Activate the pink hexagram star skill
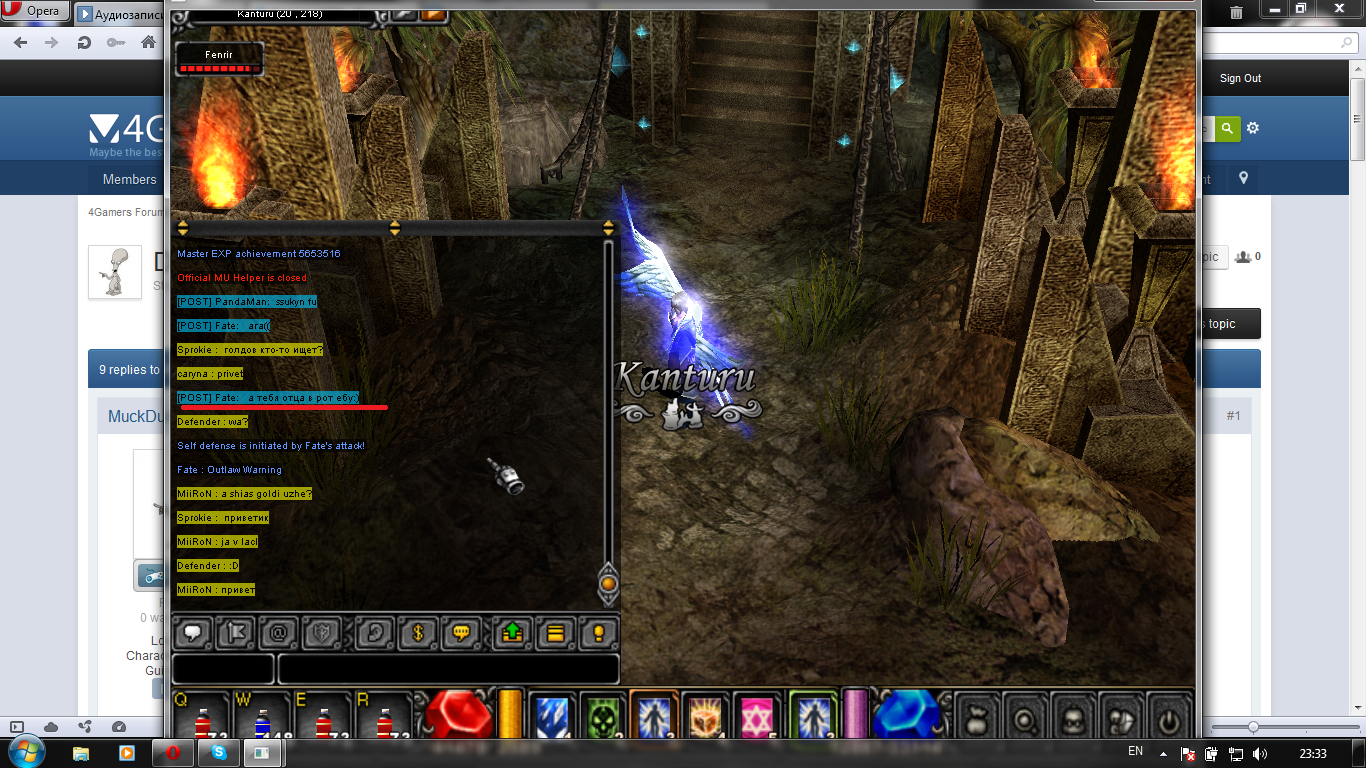The width and height of the screenshot is (1366, 768). click(759, 716)
